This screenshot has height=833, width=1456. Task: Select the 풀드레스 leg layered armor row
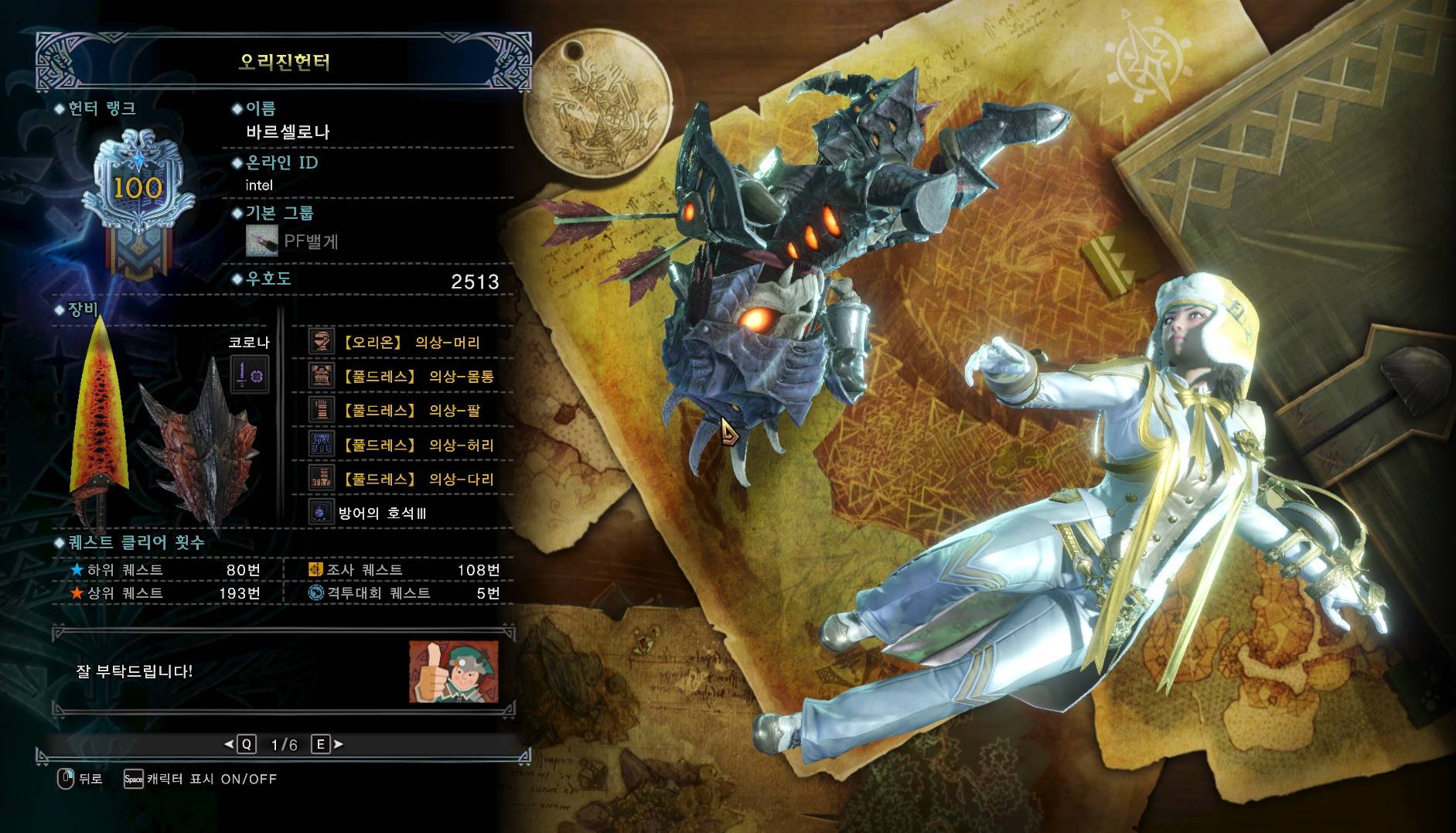[402, 479]
